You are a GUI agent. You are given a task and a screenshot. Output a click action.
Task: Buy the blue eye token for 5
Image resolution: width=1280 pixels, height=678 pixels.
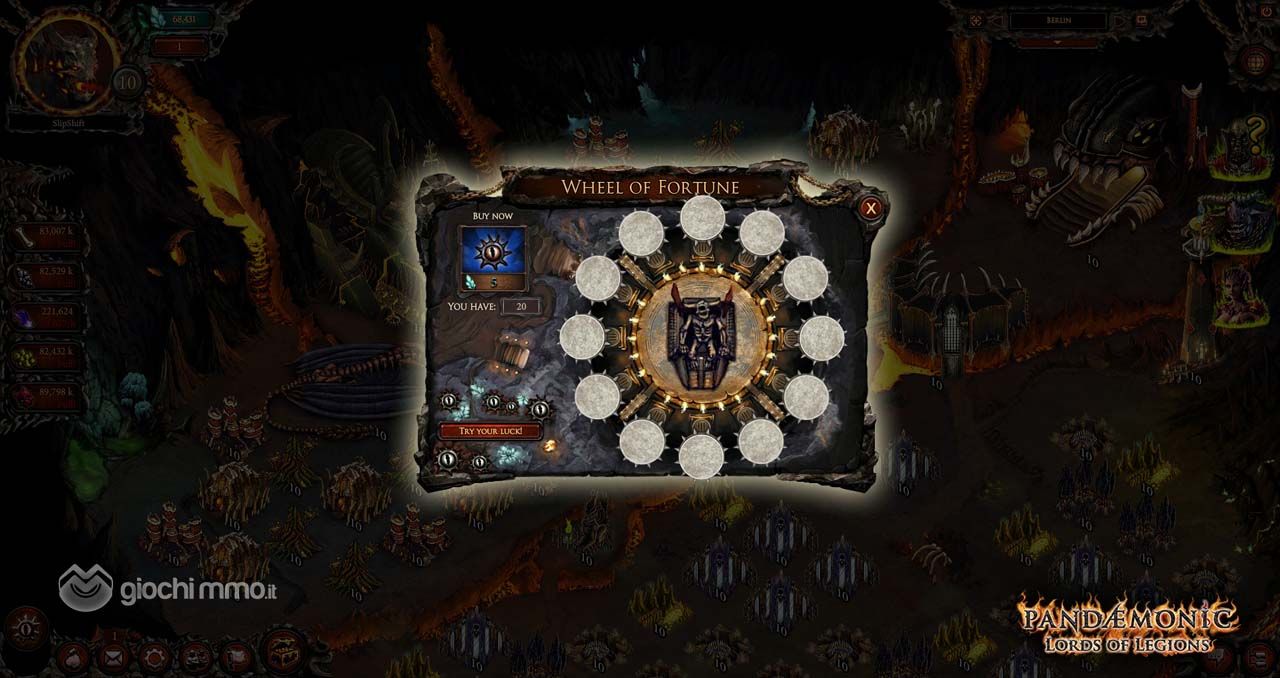[492, 257]
